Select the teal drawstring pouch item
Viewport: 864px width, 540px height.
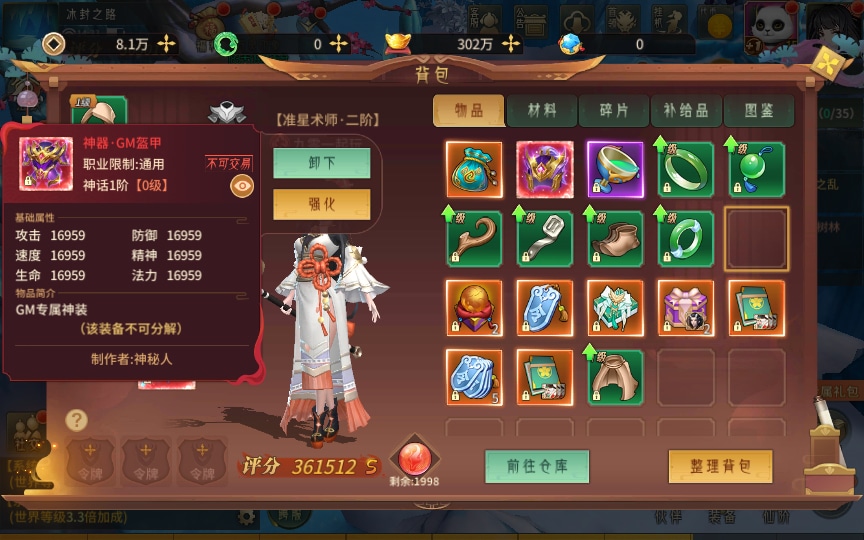[x=474, y=170]
